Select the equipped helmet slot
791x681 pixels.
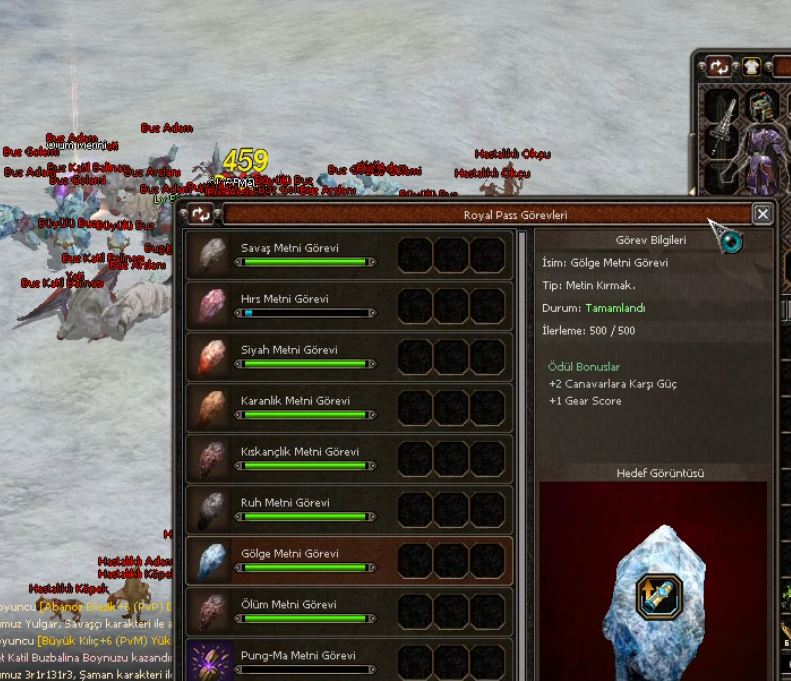(x=764, y=105)
